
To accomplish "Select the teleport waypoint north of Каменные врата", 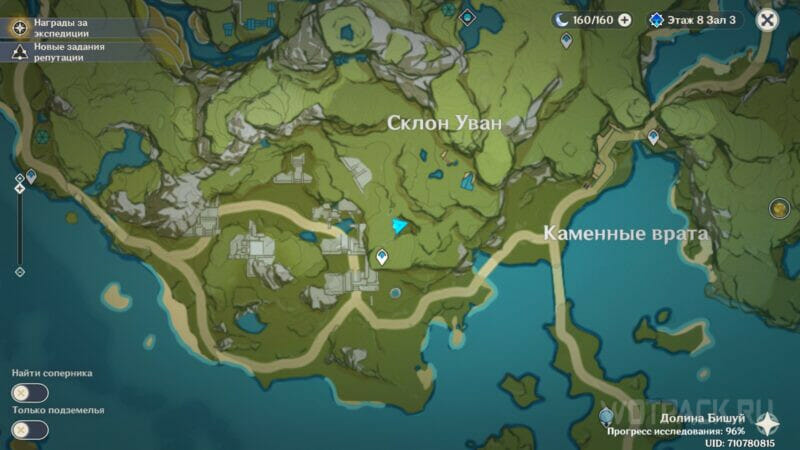I will (x=653, y=137).
